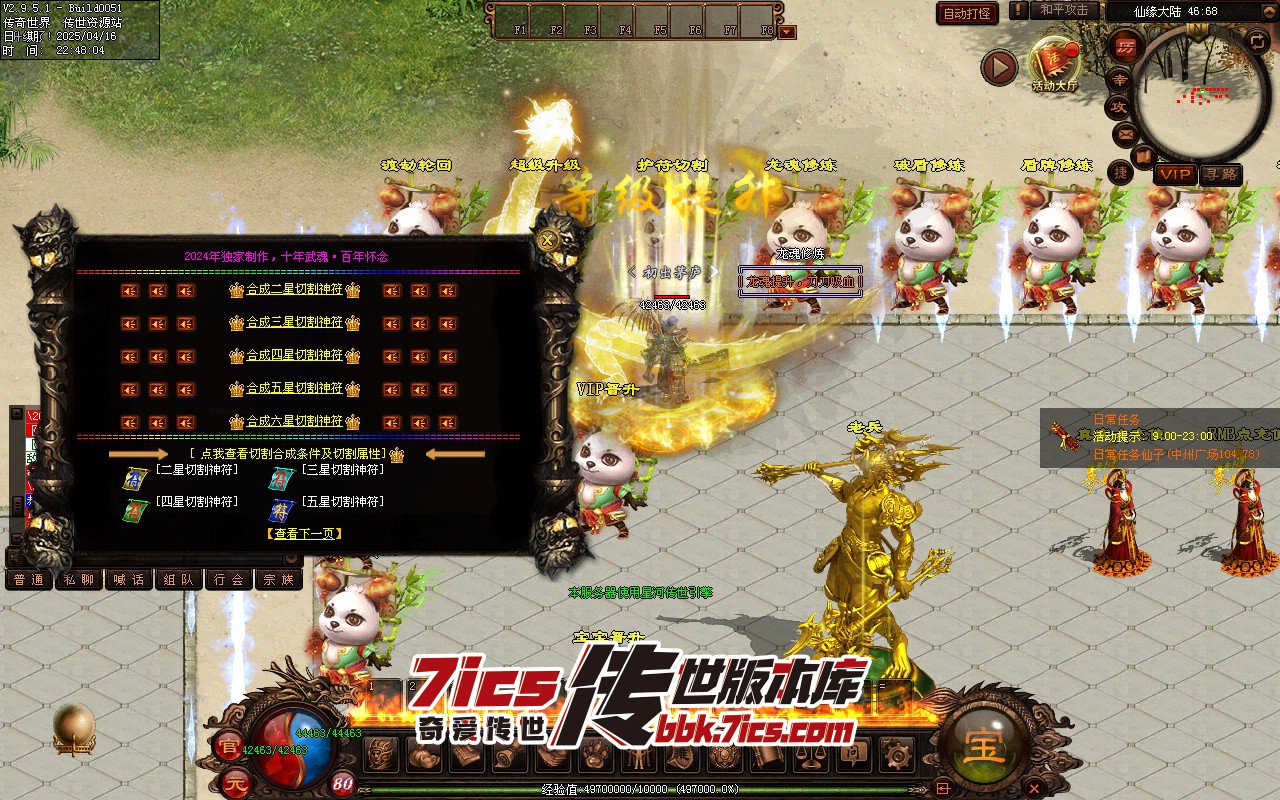Go to next page via 查看下一页

(x=305, y=534)
